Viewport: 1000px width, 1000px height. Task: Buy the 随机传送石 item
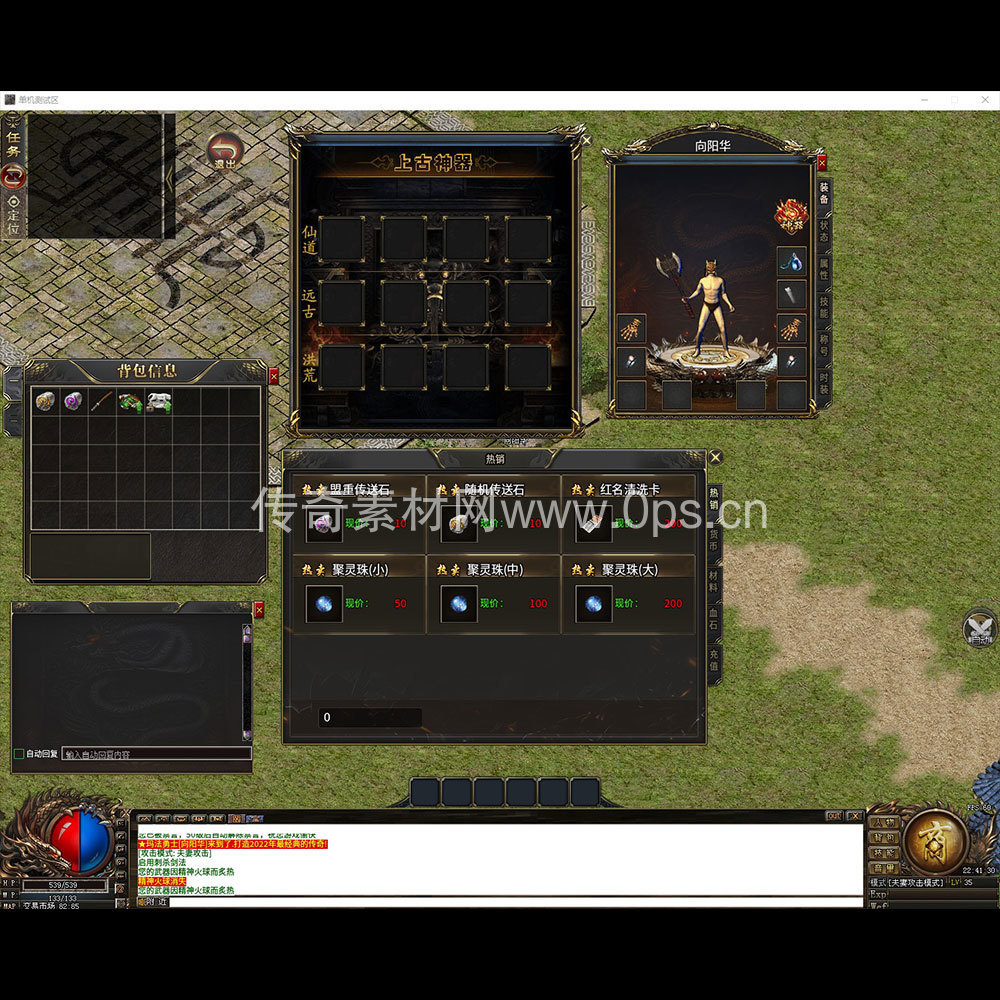pyautogui.click(x=459, y=523)
